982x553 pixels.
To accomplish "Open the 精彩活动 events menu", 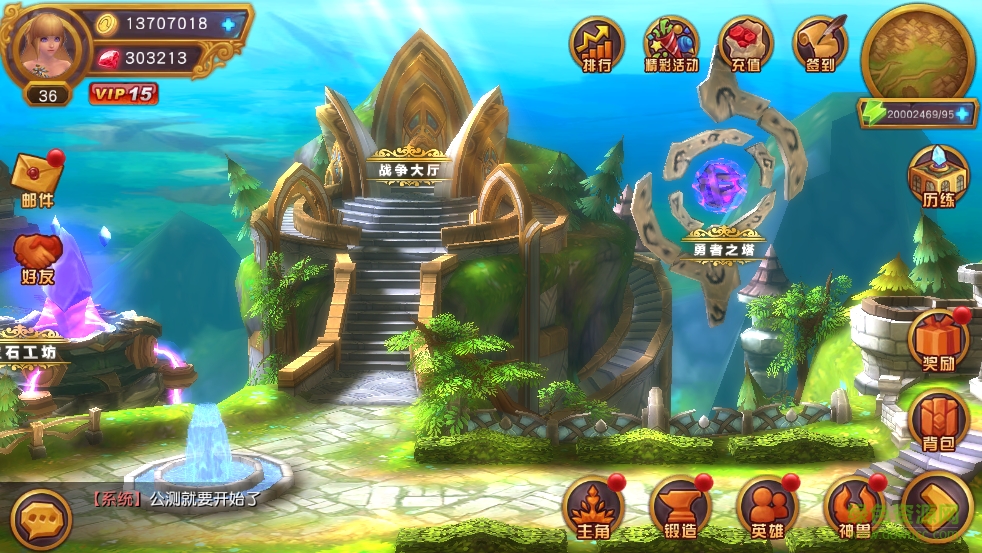I will 671,44.
